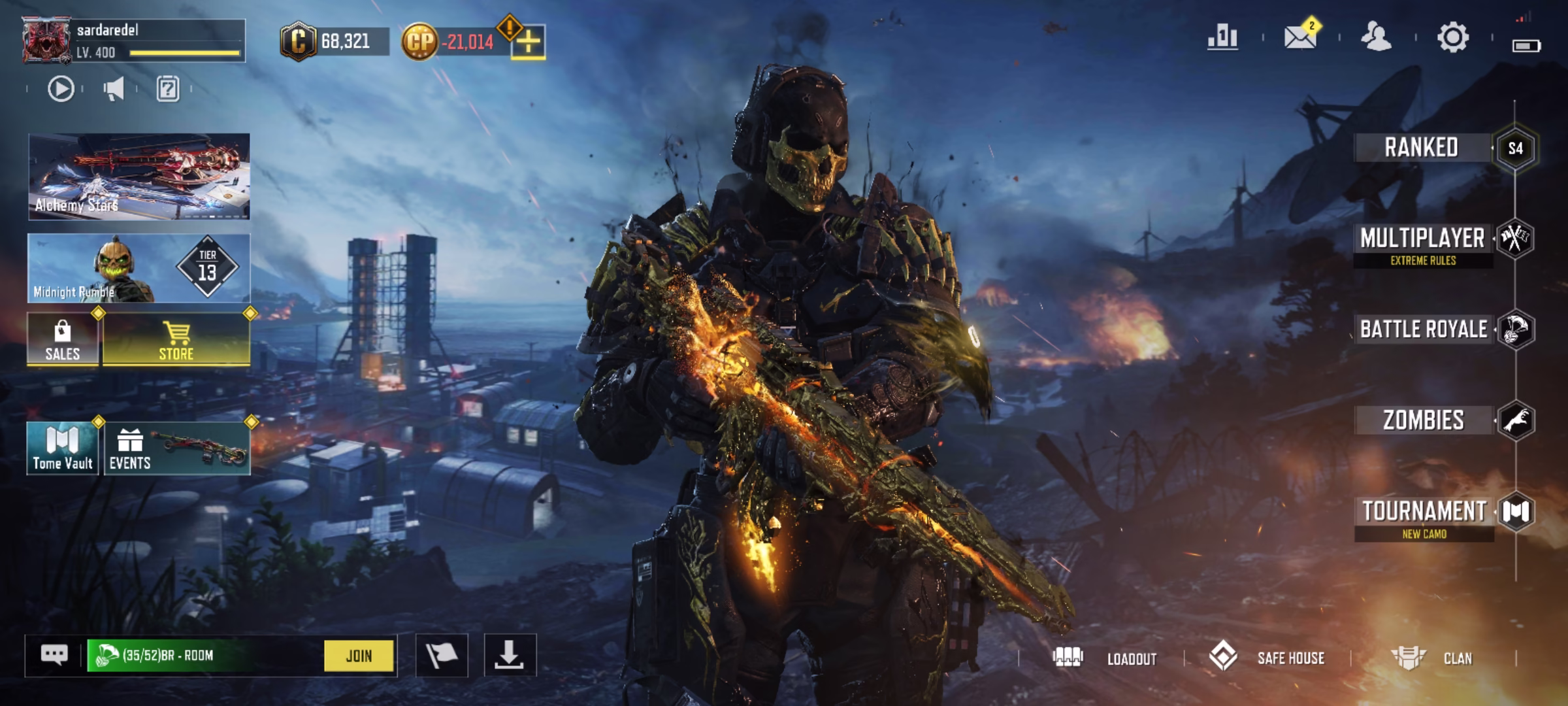
Task: Join the BR room
Action: pyautogui.click(x=359, y=656)
